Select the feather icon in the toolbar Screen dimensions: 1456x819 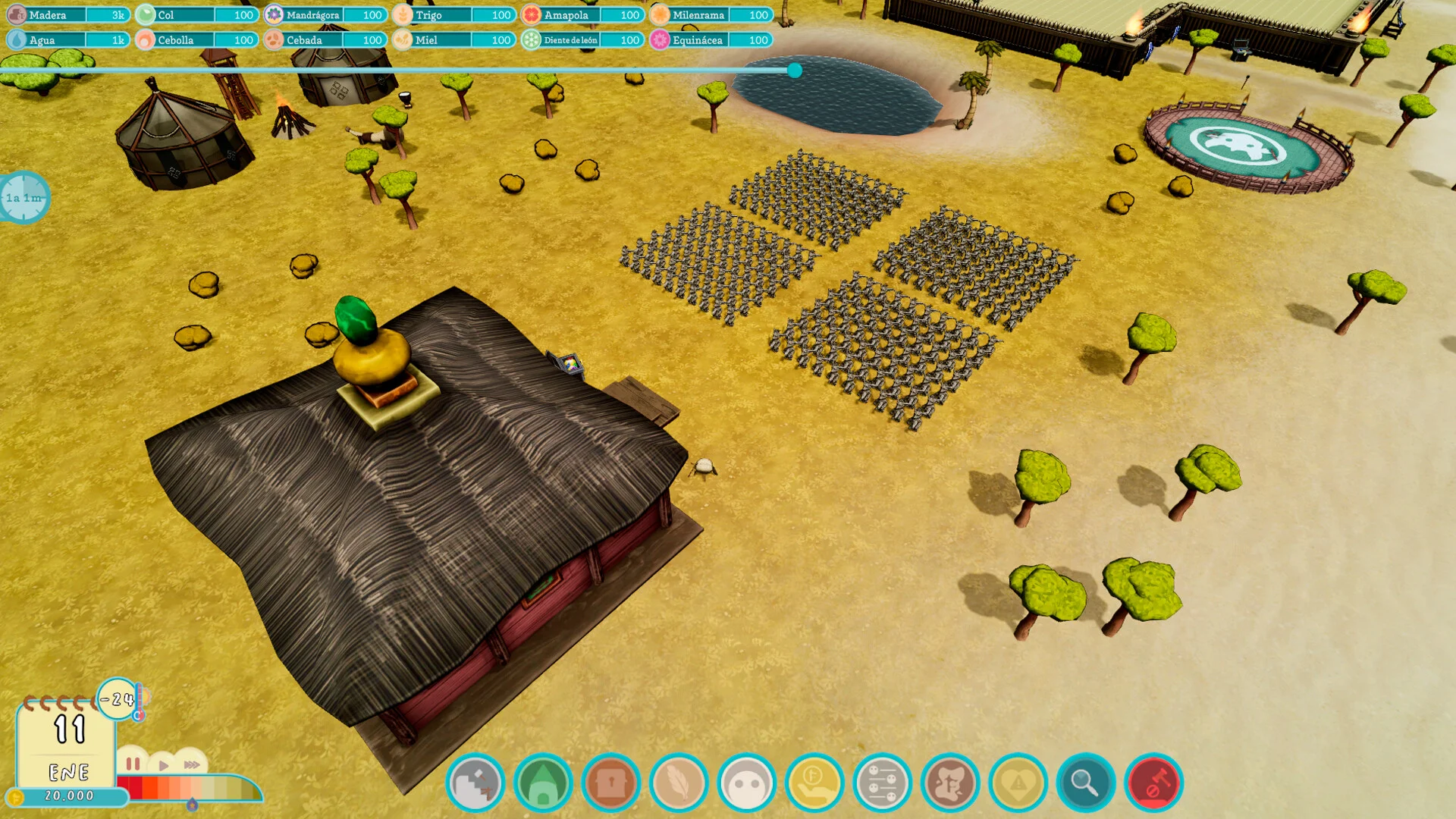(679, 783)
